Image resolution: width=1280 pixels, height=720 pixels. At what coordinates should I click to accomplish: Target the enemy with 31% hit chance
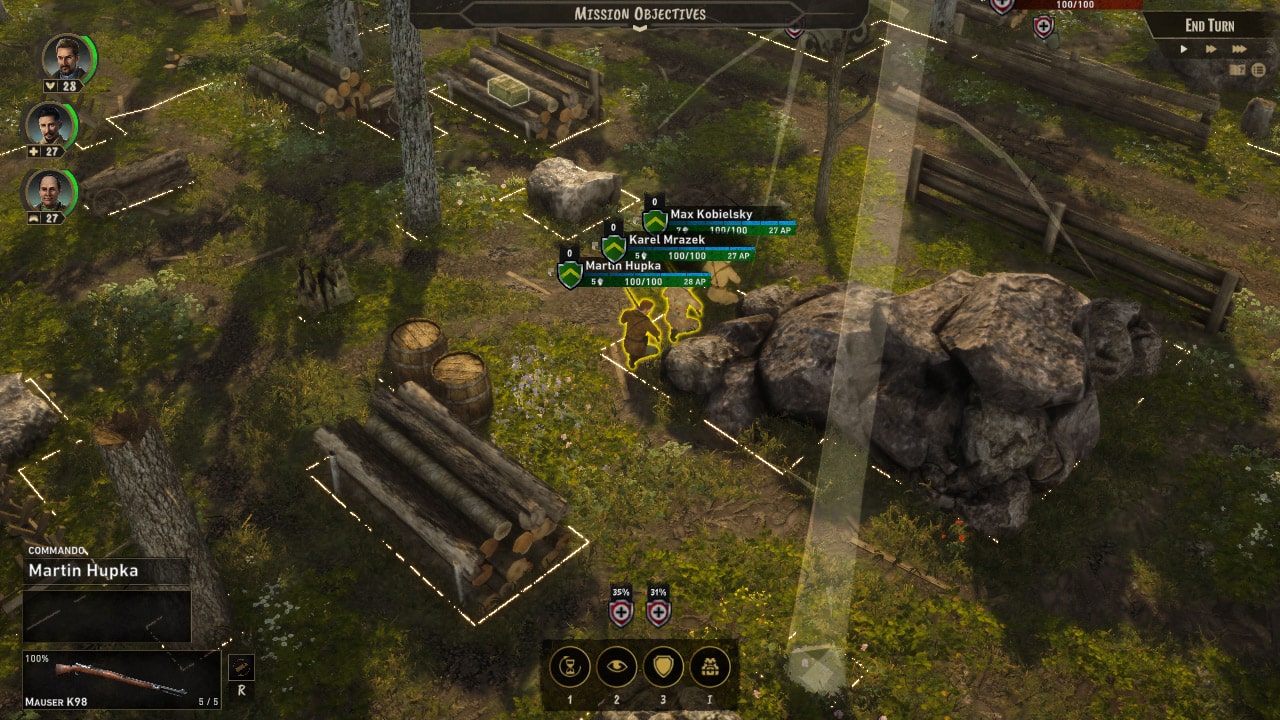pyautogui.click(x=658, y=609)
